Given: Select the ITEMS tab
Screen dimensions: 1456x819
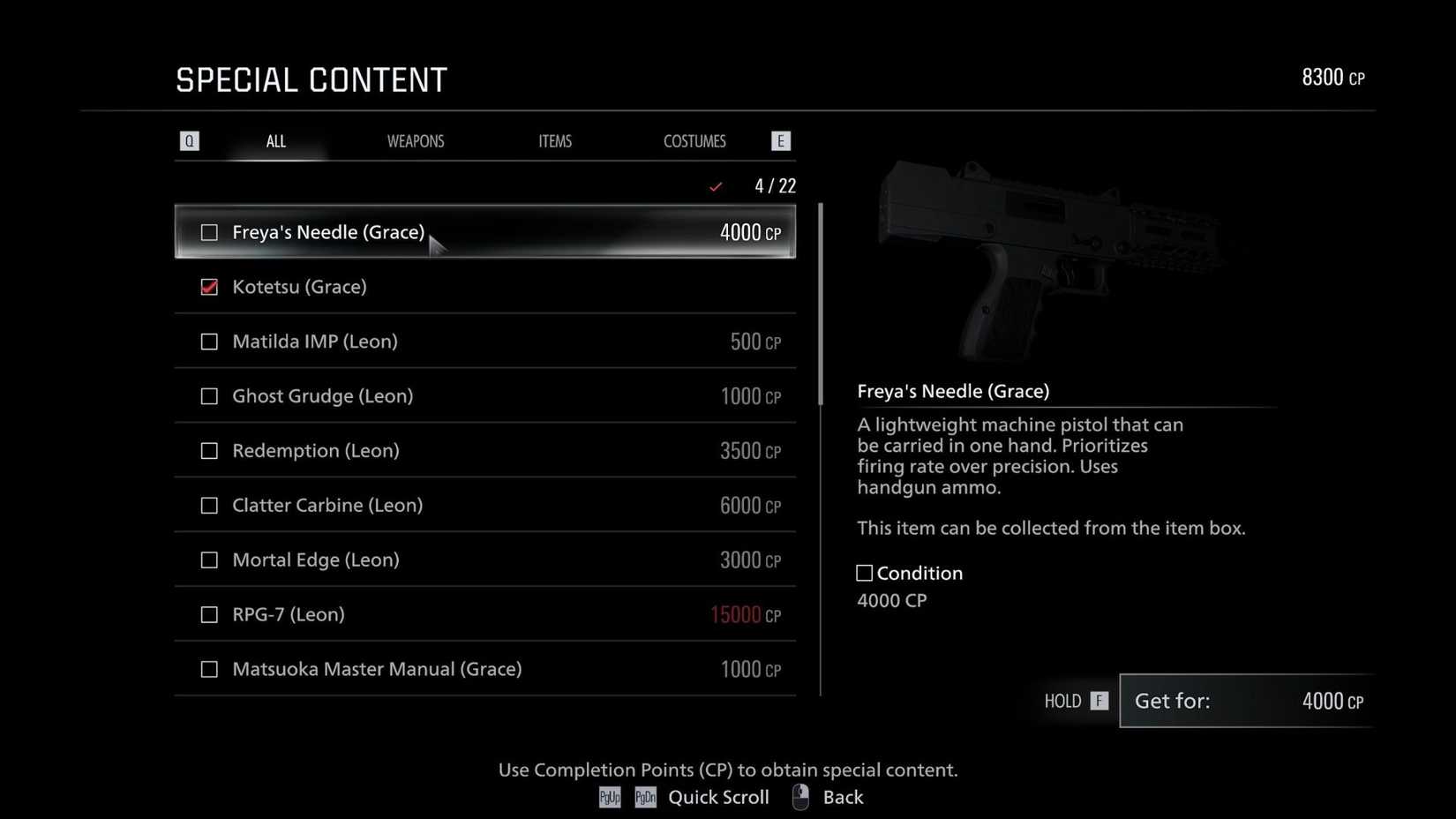Looking at the screenshot, I should [x=555, y=140].
